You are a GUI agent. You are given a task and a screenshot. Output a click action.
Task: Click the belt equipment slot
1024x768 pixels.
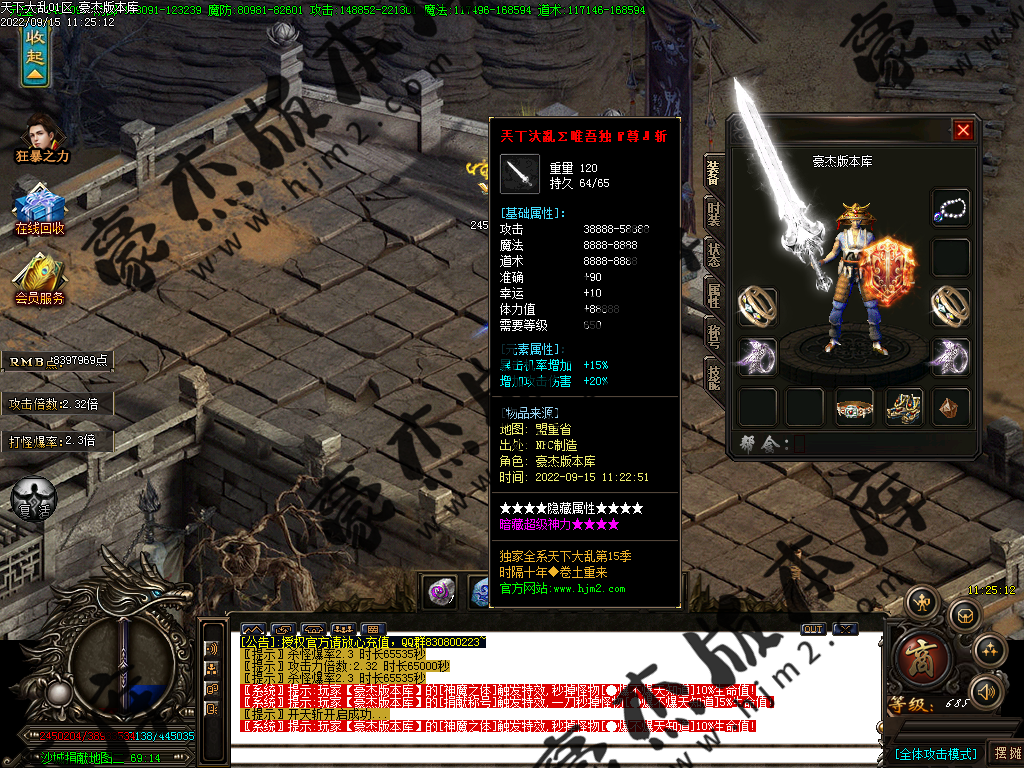tap(854, 407)
